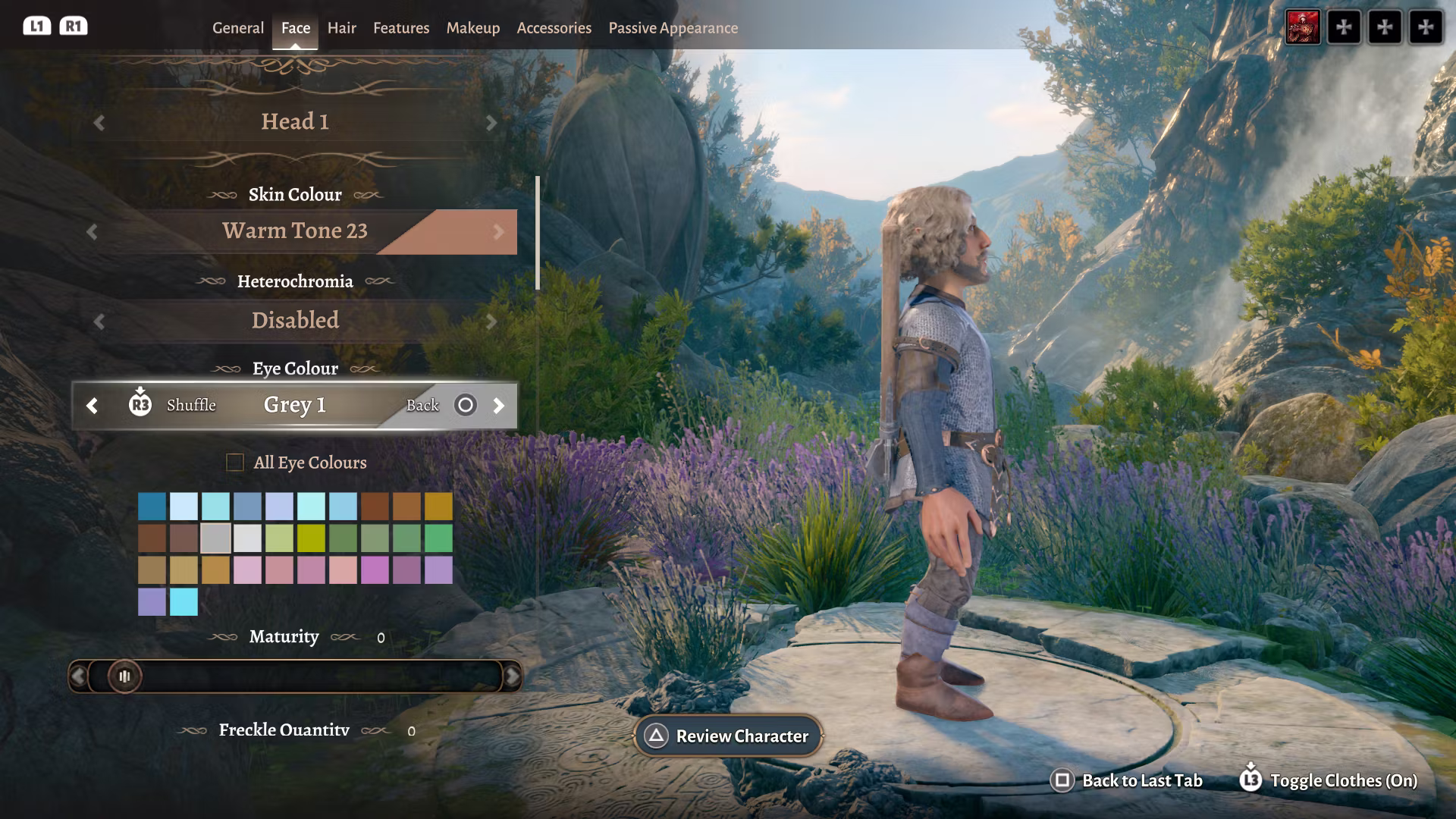Viewport: 1456px width, 819px height.
Task: Cycle to next eye colour
Action: click(498, 406)
